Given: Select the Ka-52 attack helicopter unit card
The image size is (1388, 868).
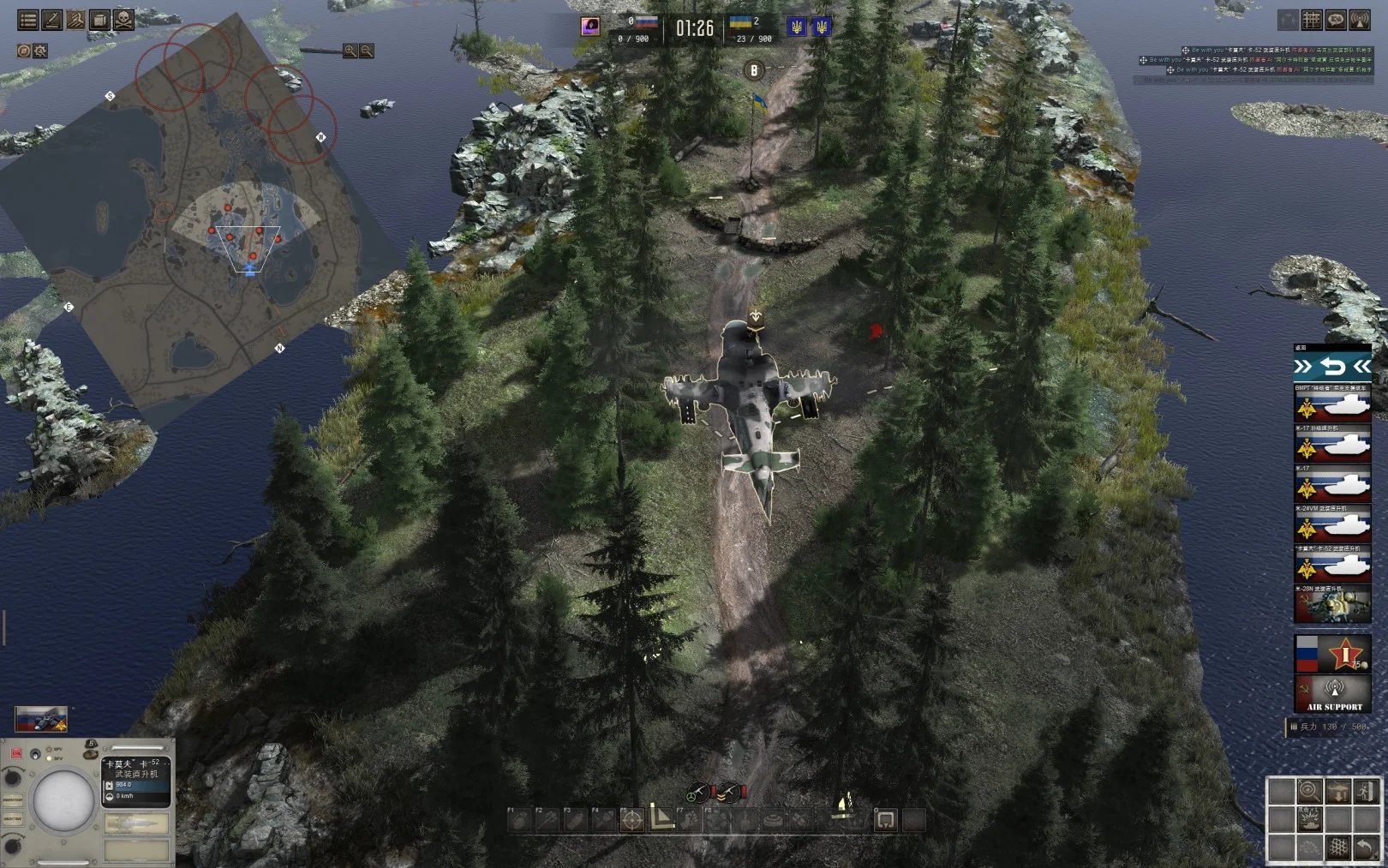Looking at the screenshot, I should point(1332,565).
